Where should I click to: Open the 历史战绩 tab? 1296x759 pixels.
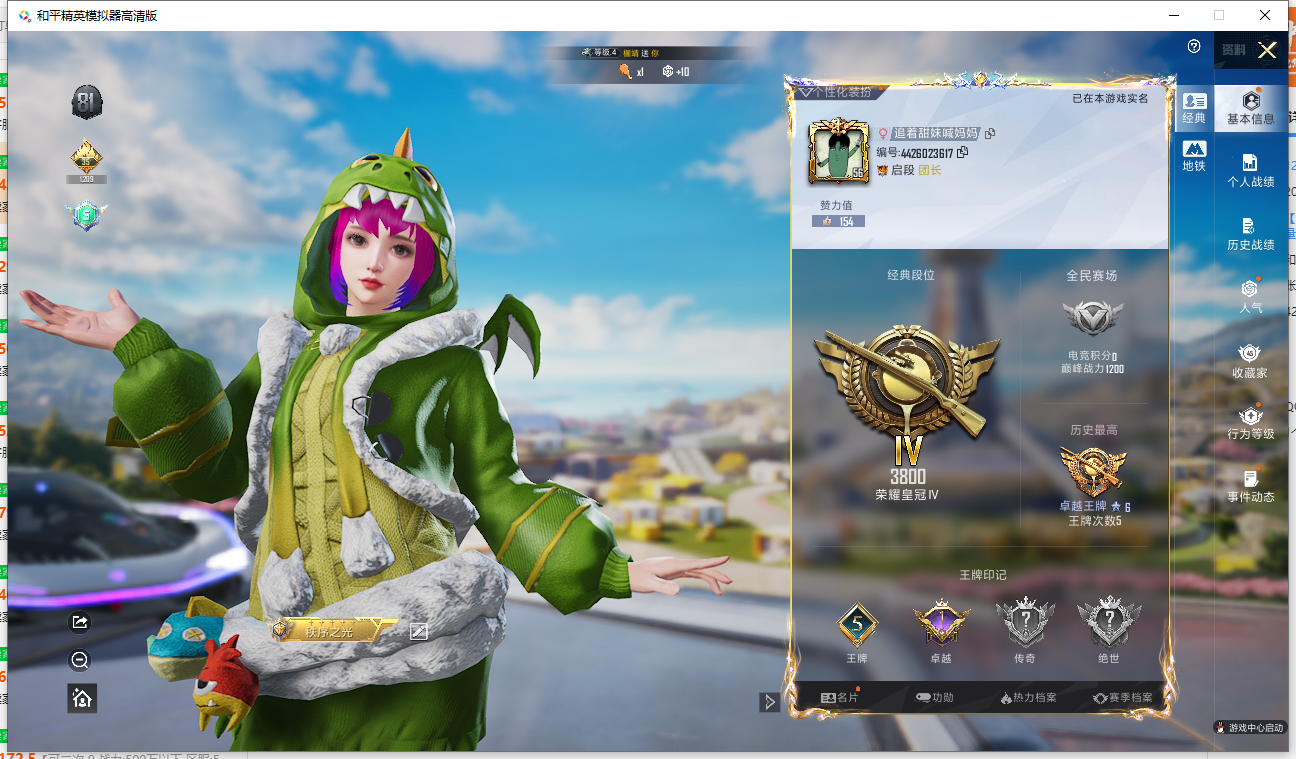point(1250,233)
